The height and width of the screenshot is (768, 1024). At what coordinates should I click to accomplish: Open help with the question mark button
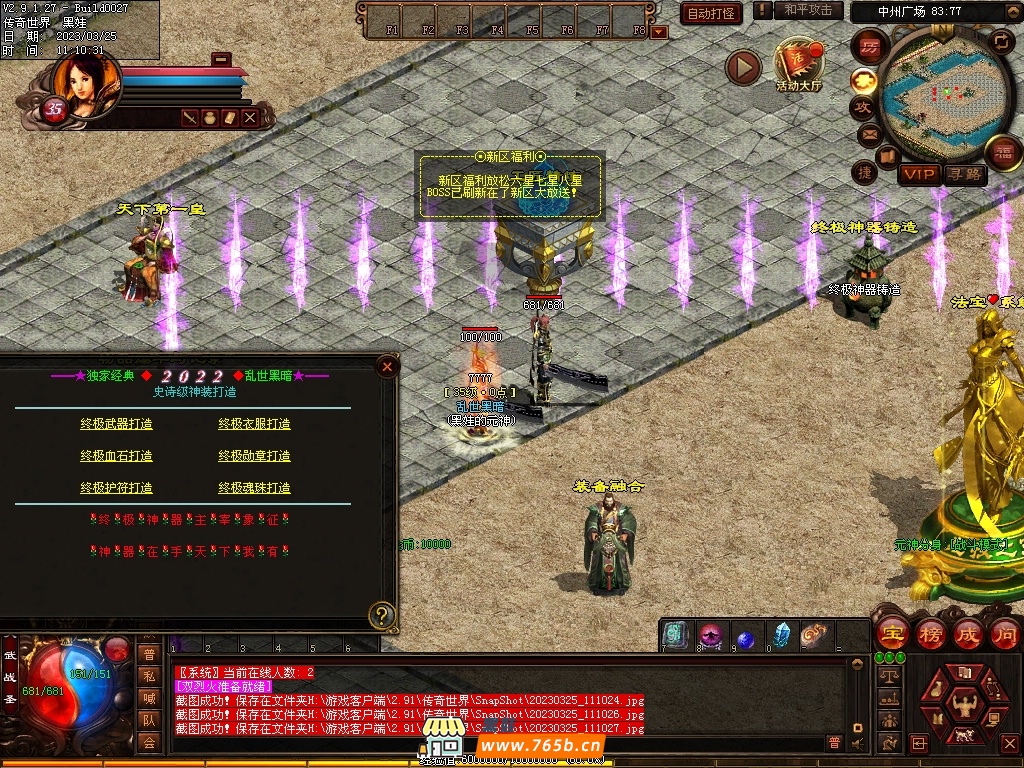pos(380,614)
